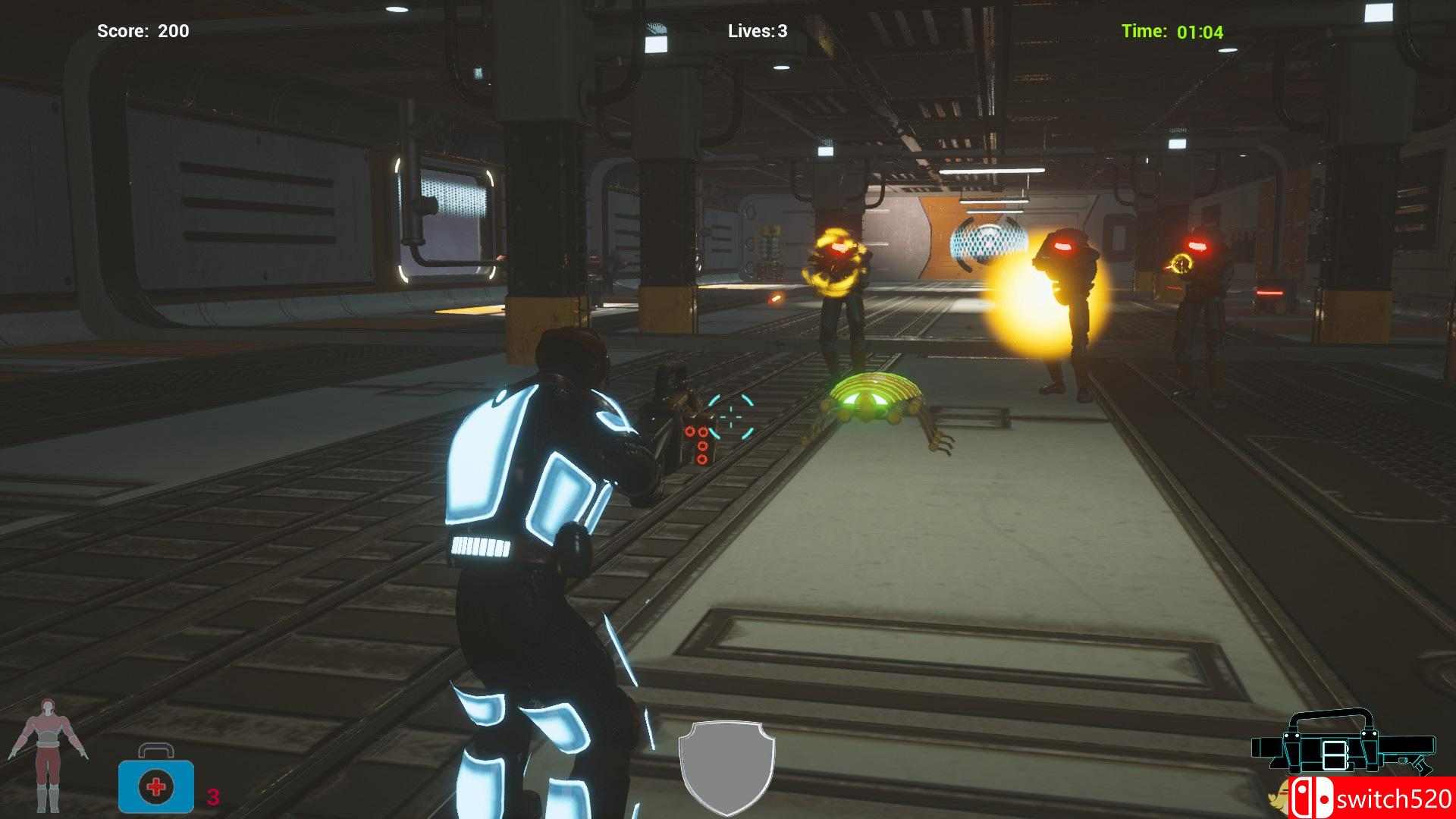Select the equipped weapon icon

[1341, 744]
